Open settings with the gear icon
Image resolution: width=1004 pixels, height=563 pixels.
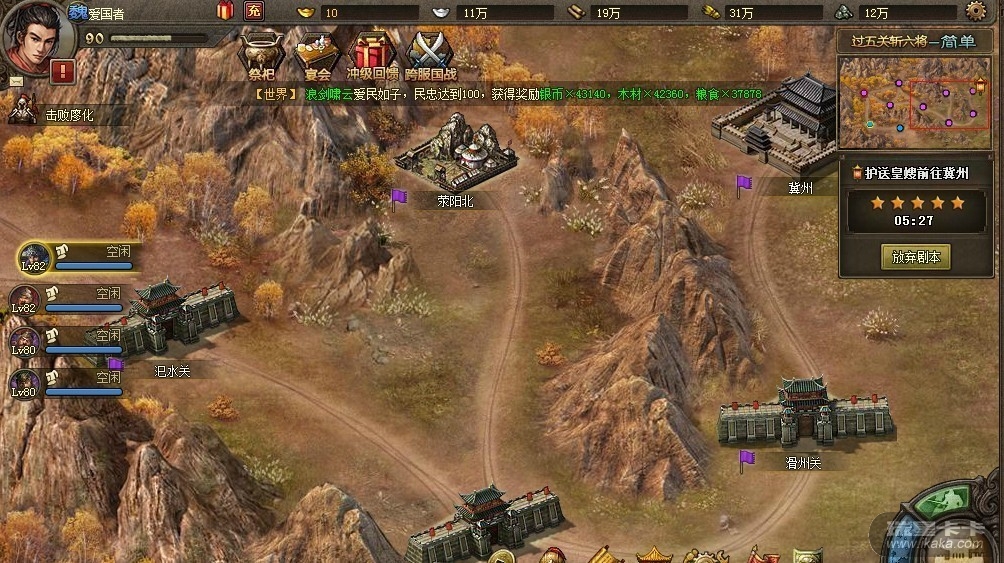(x=976, y=11)
